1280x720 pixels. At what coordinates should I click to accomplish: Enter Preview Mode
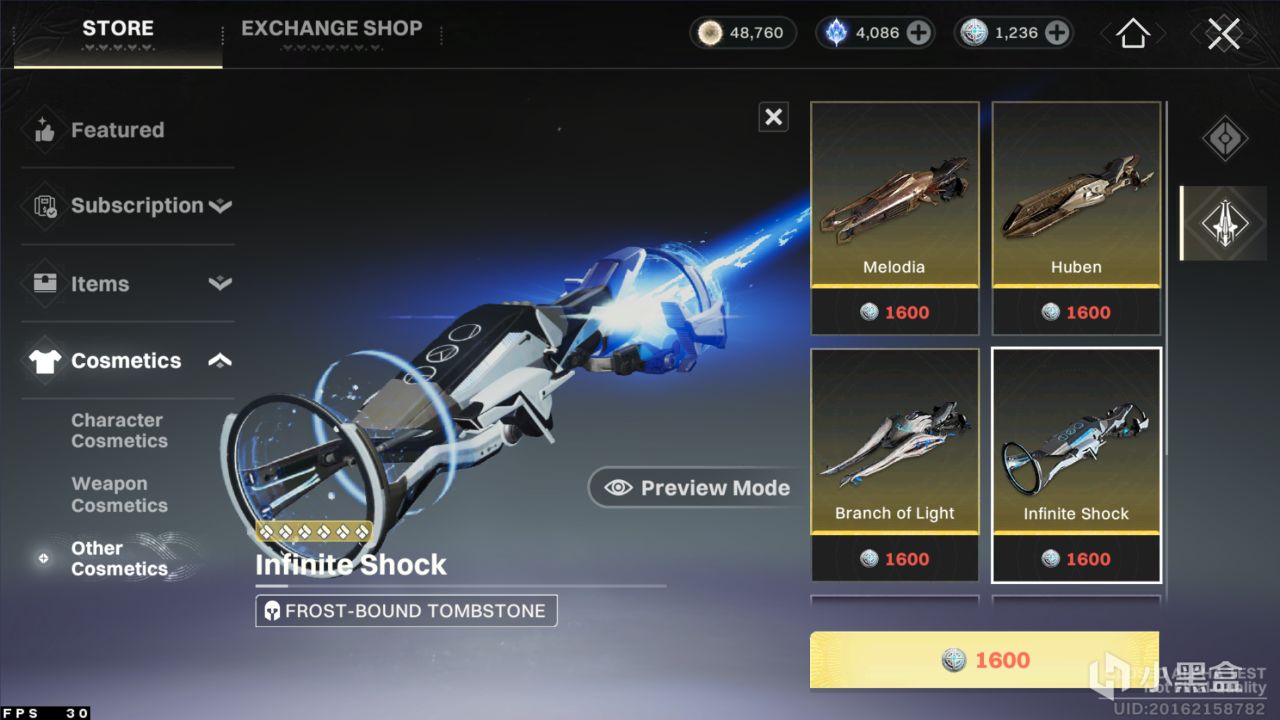[x=698, y=488]
